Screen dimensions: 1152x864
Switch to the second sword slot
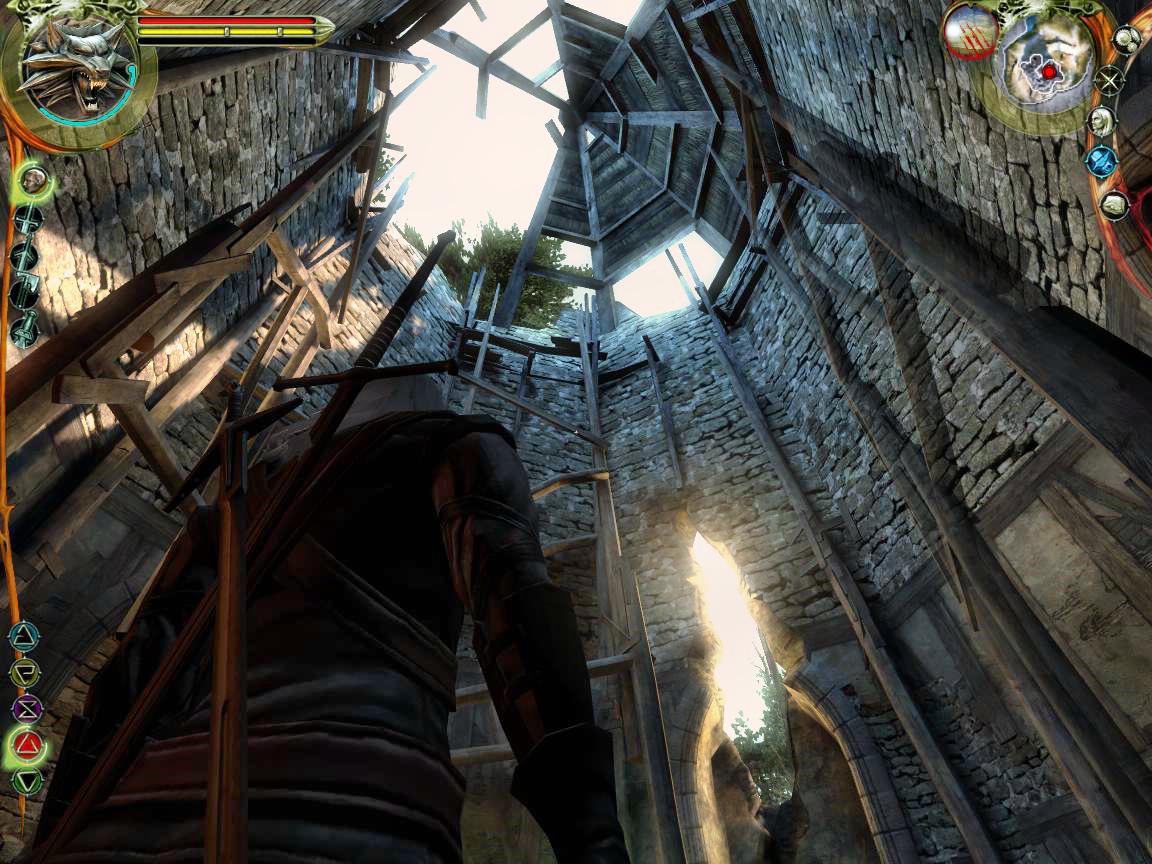pos(25,257)
